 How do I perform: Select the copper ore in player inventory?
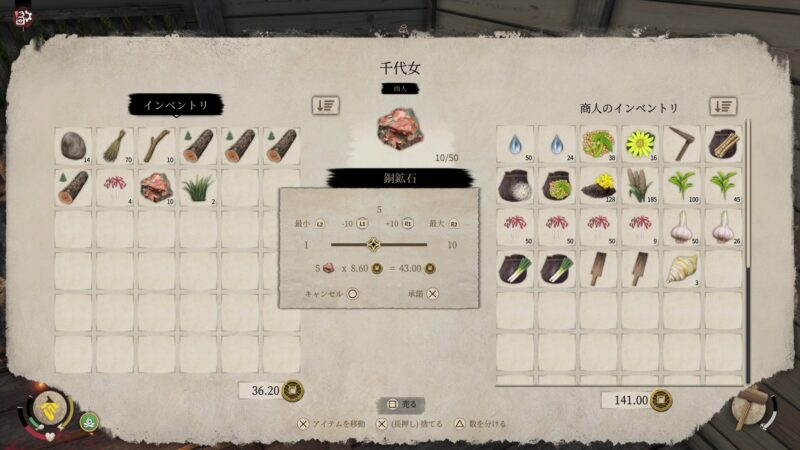click(x=156, y=187)
